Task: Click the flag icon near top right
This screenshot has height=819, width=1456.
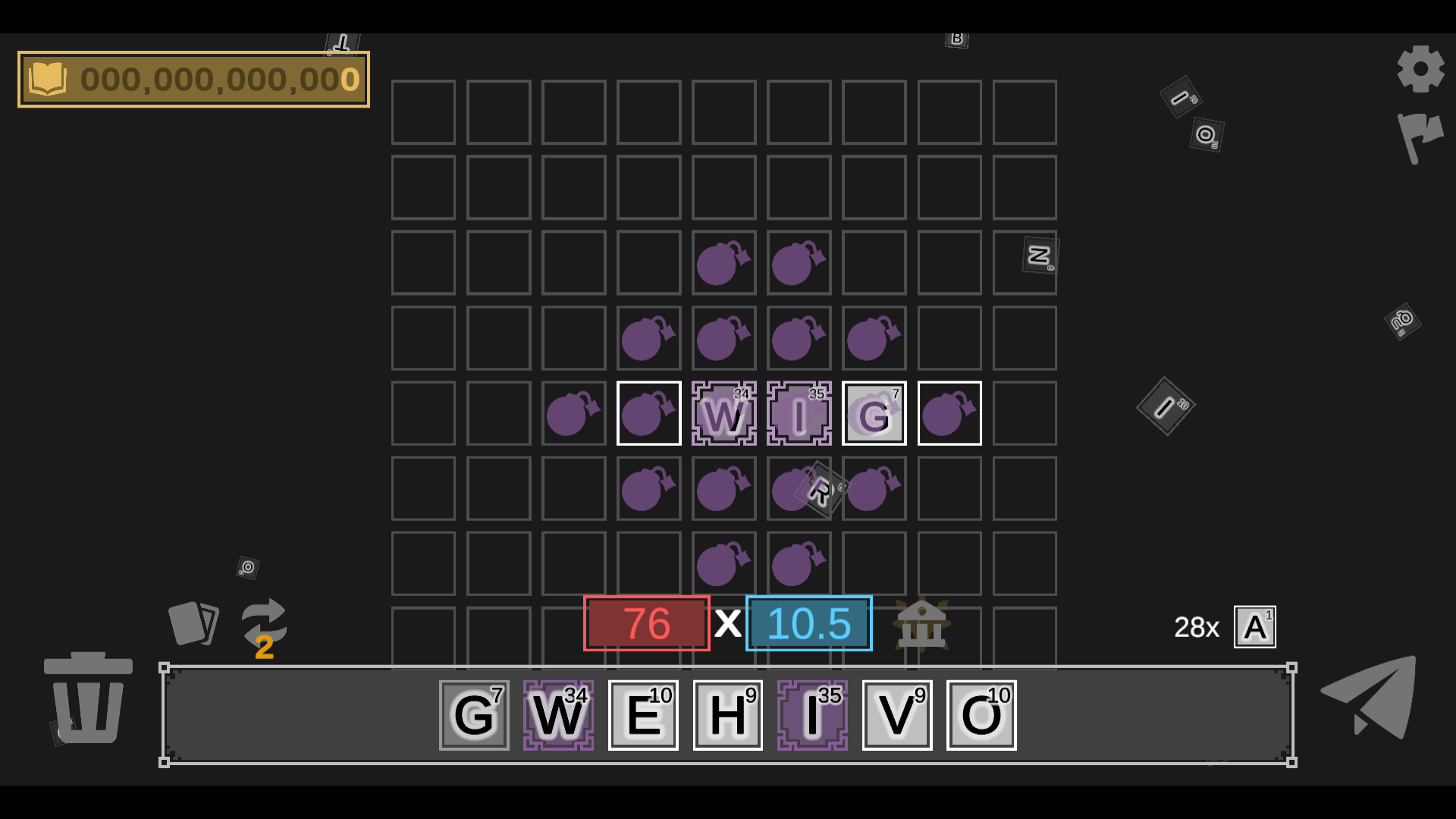Action: (x=1421, y=140)
